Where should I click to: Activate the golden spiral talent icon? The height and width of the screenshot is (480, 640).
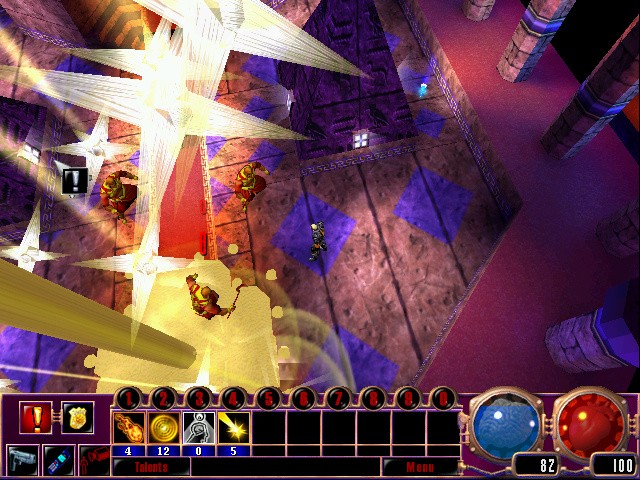pos(163,428)
